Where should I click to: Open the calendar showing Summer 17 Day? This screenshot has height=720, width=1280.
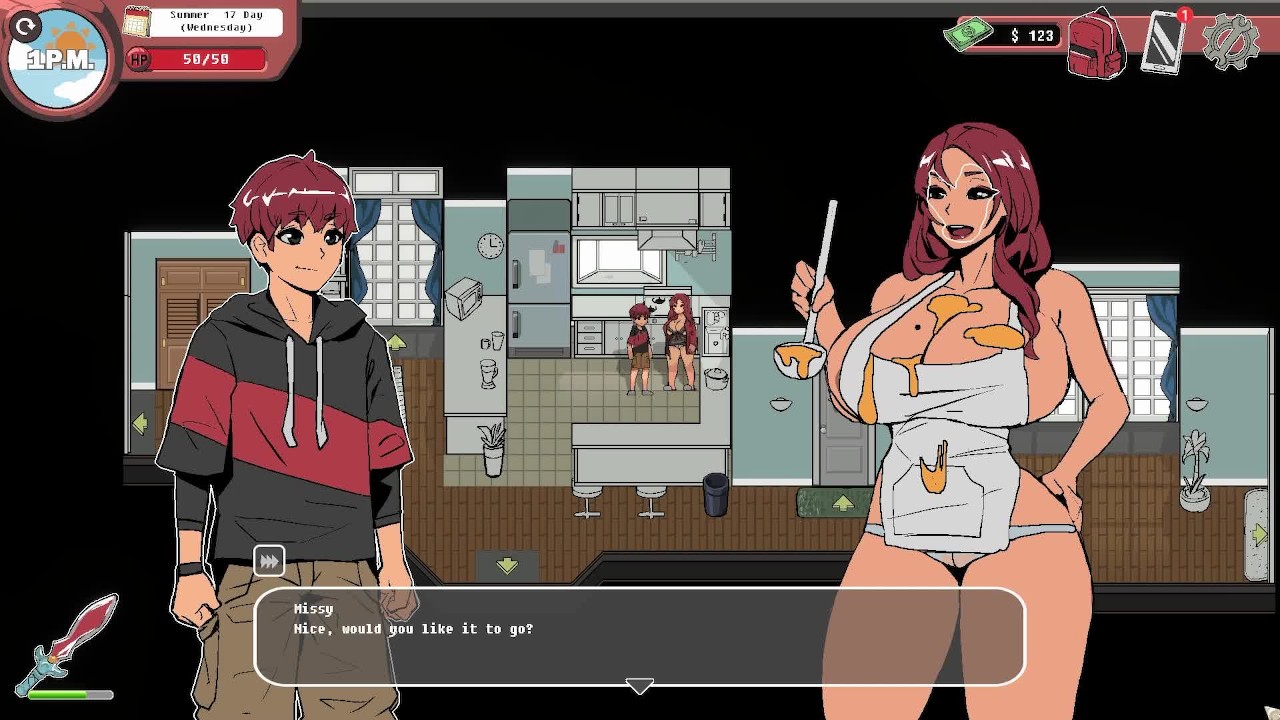[137, 21]
